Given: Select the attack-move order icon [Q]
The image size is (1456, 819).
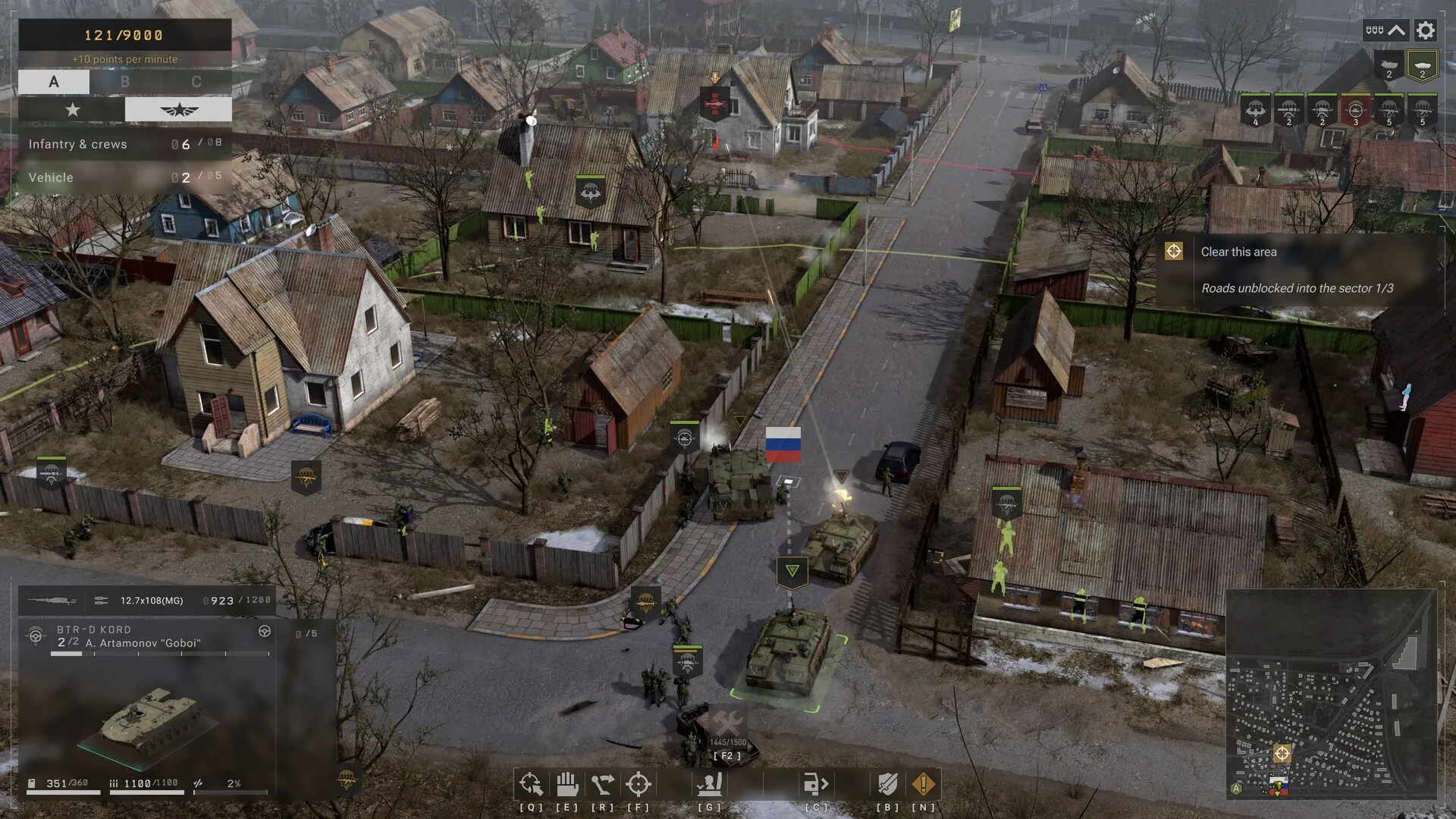Looking at the screenshot, I should click(531, 783).
